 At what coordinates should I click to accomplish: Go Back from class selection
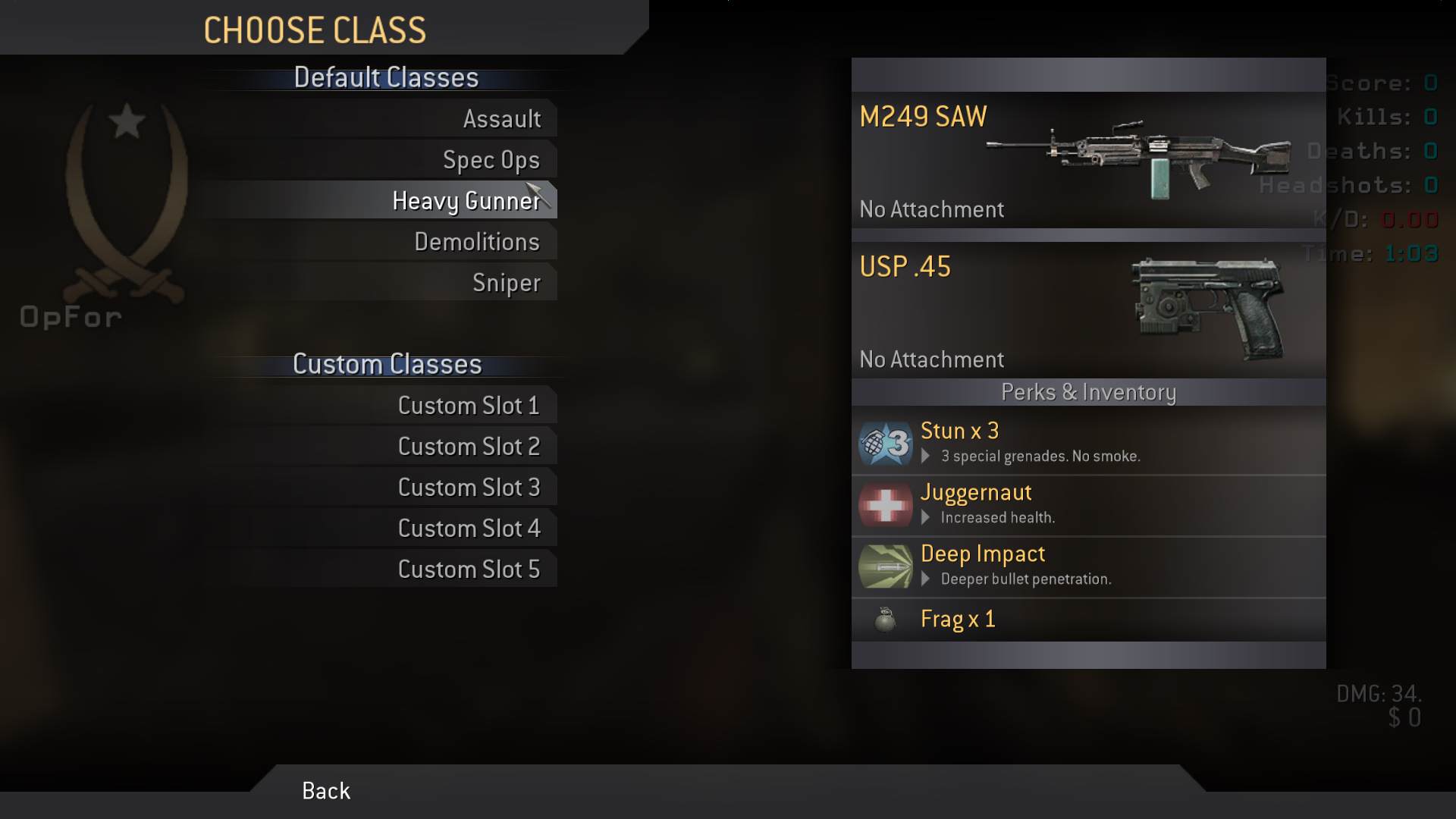coord(326,791)
